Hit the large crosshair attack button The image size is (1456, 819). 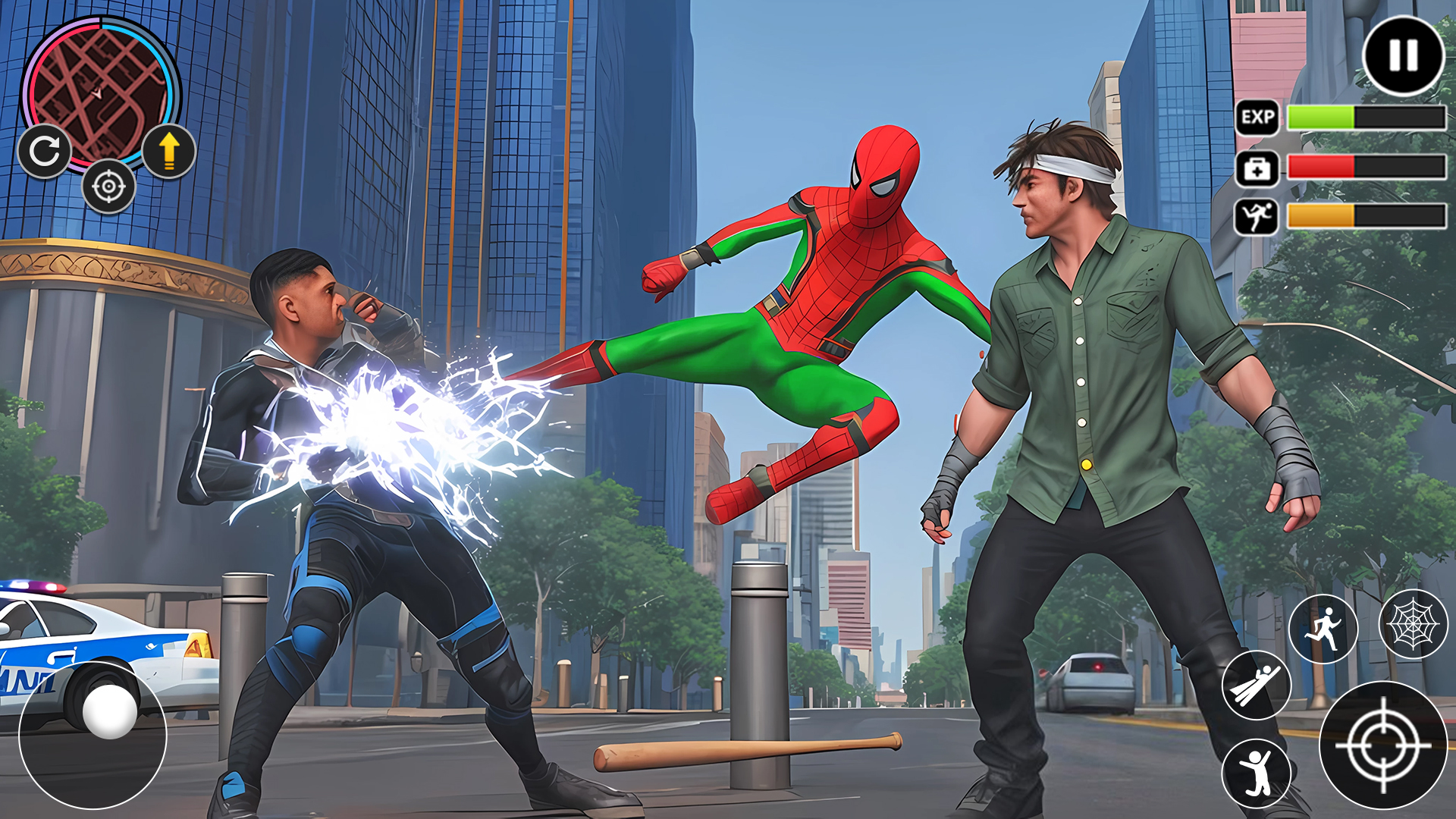point(1383,745)
